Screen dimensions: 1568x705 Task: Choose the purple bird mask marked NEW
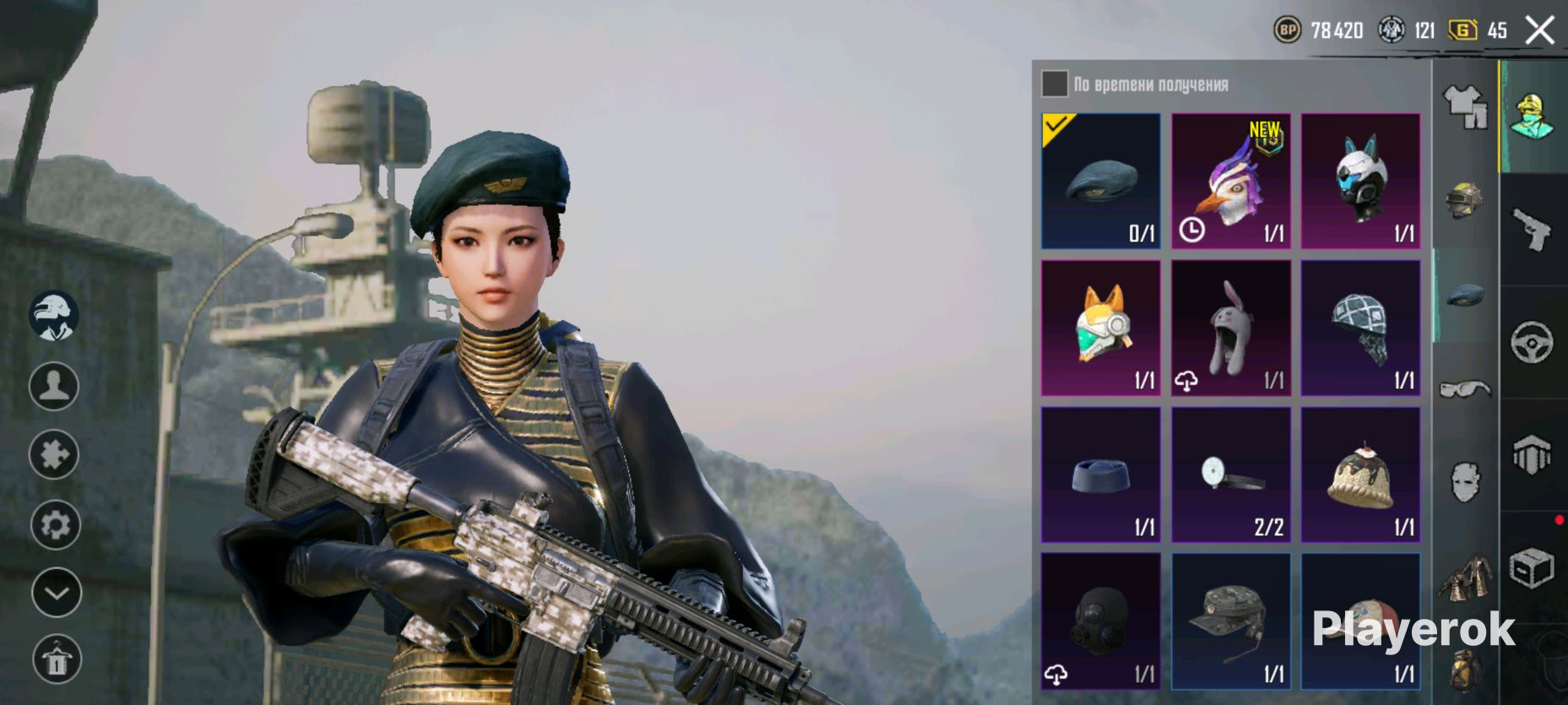(x=1230, y=181)
